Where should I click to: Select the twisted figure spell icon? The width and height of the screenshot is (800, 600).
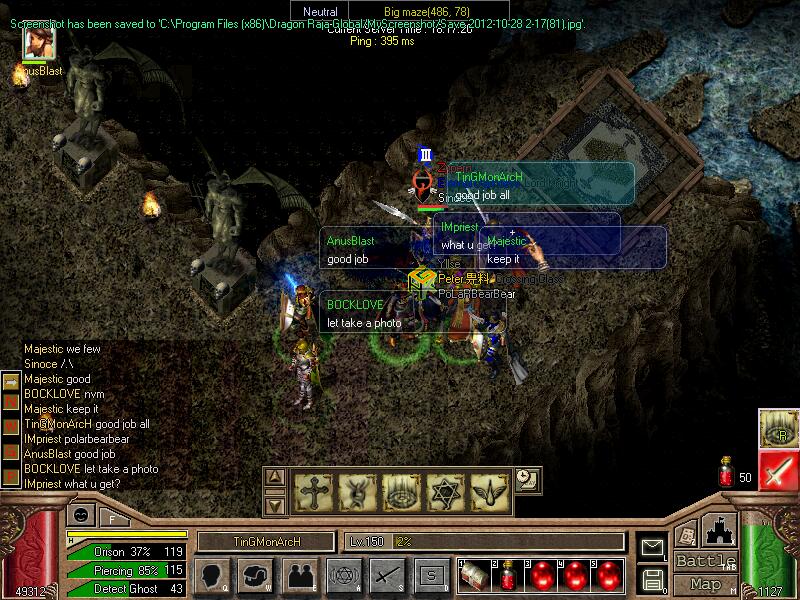(356, 490)
